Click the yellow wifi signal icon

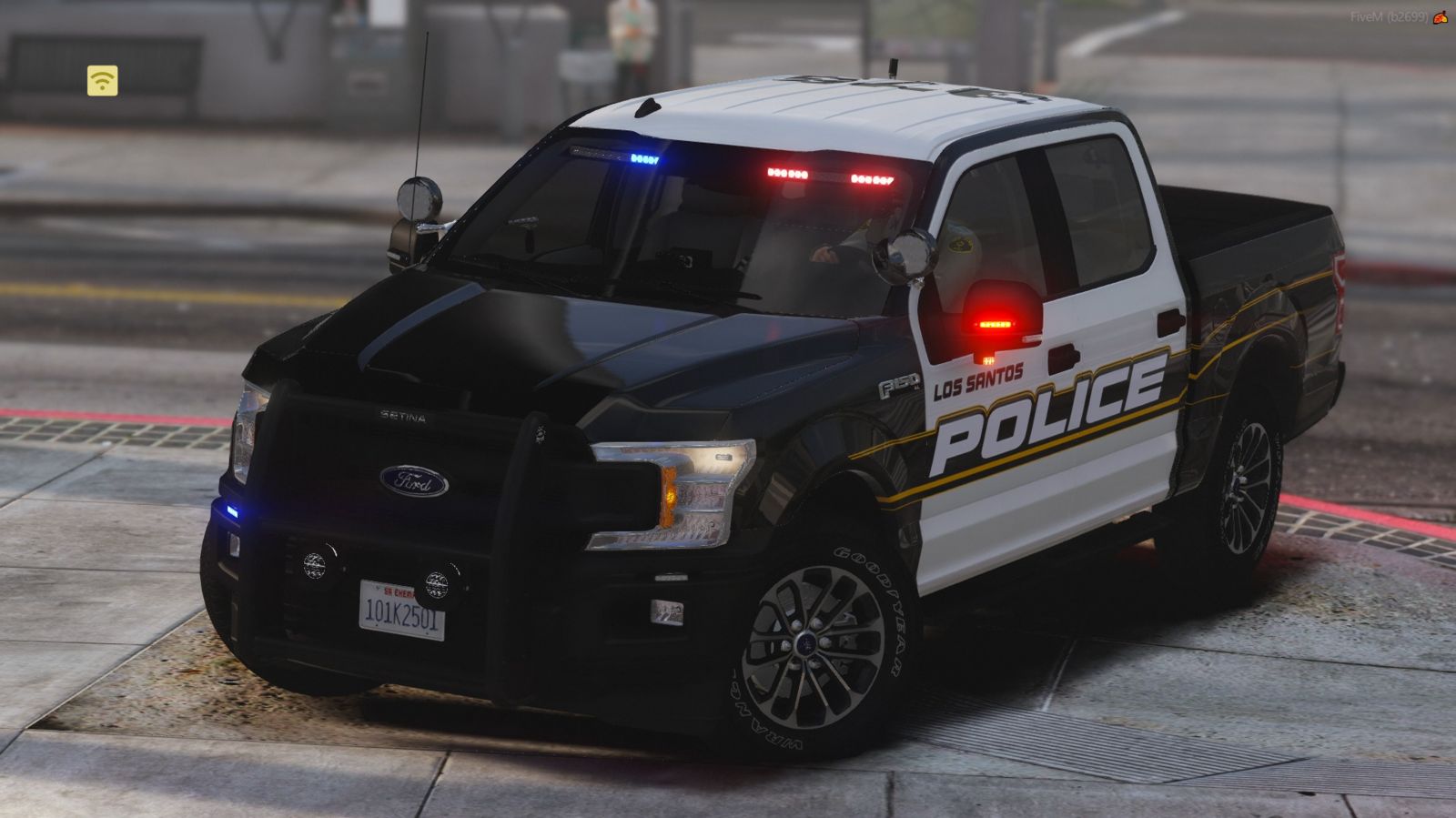(x=102, y=81)
